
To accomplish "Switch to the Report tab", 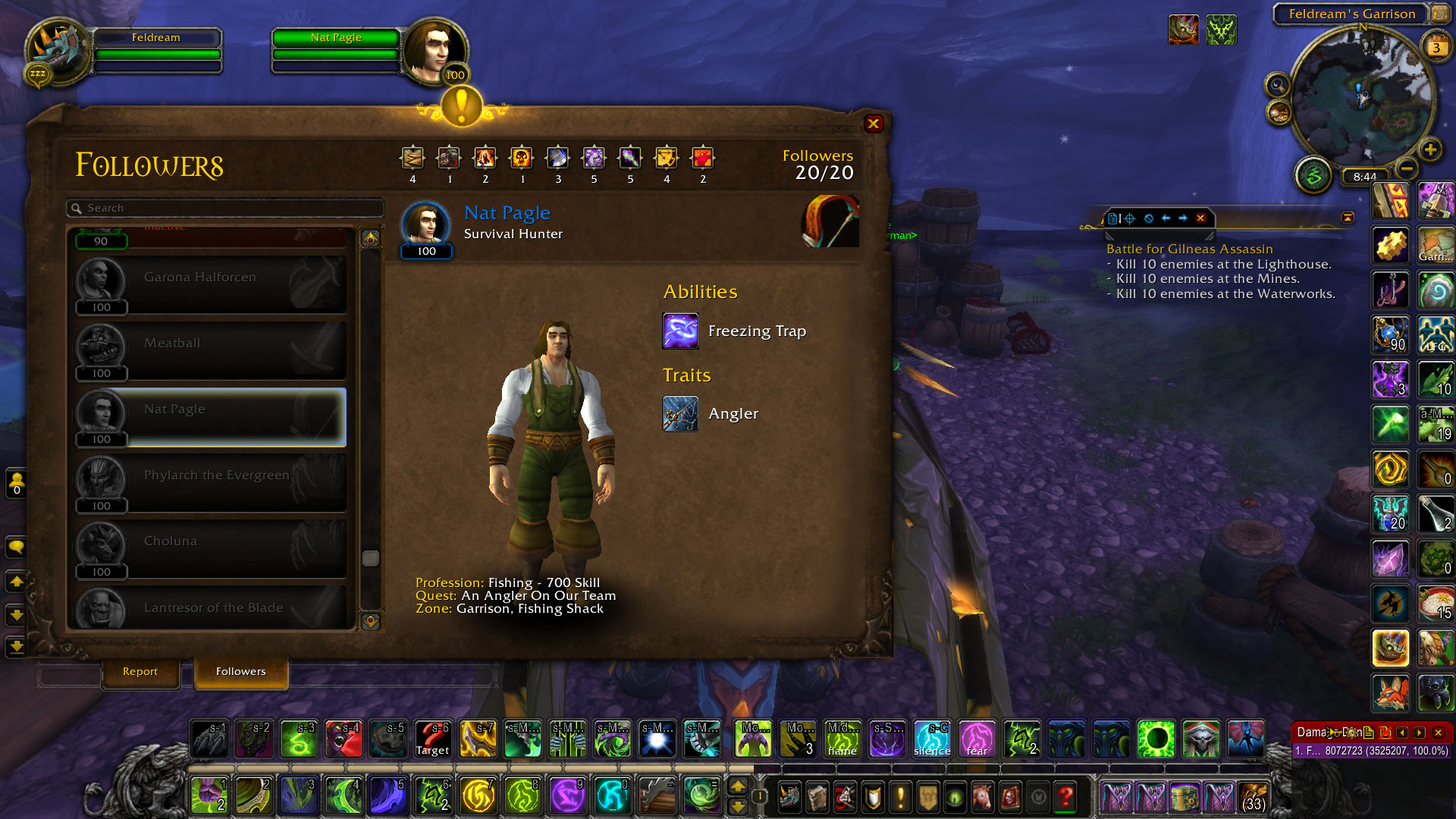I will click(140, 672).
